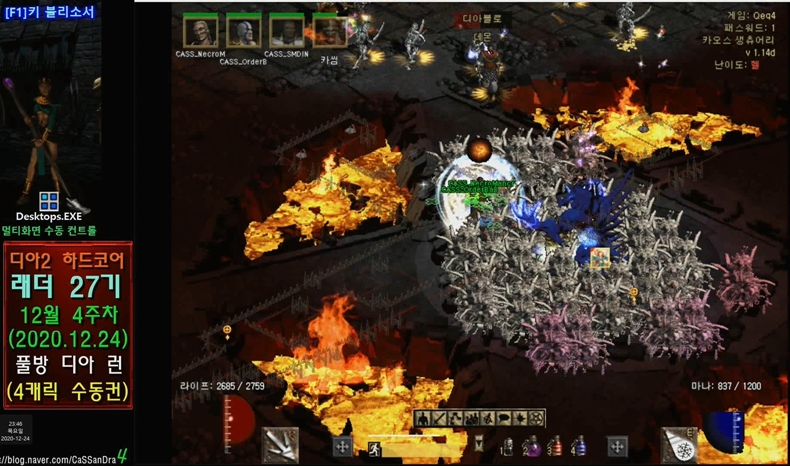Open the inventory from the mini panel
This screenshot has height=466, width=790.
[439, 418]
